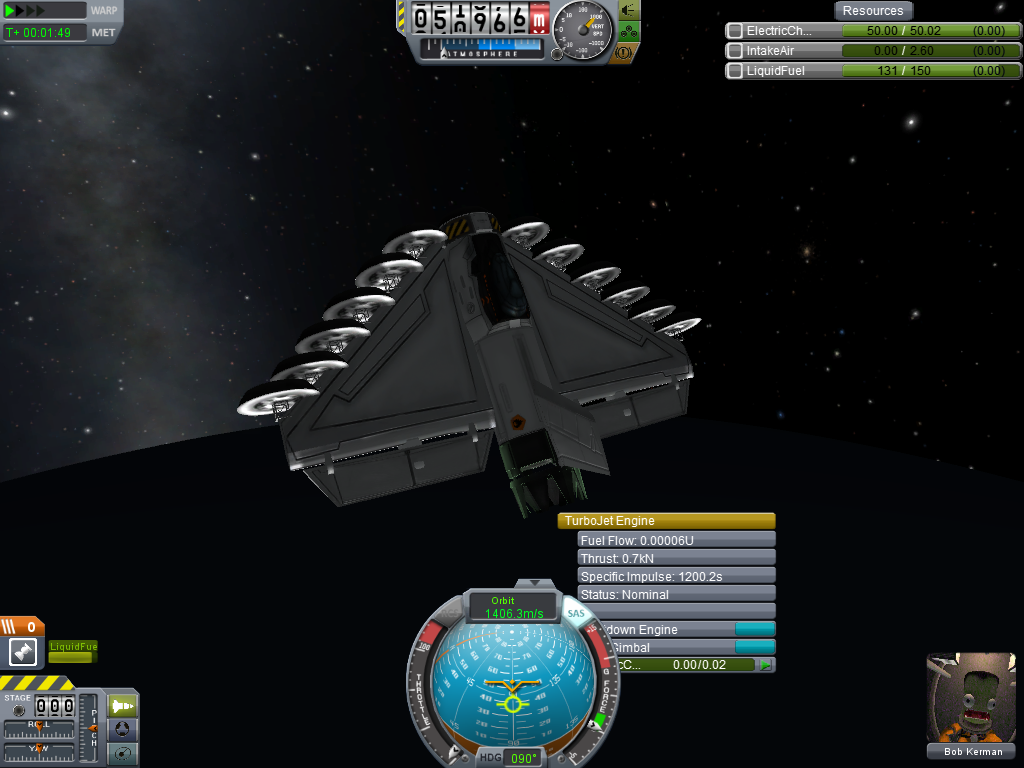1024x768 pixels.
Task: Toggle SAS on the navball
Action: [575, 613]
